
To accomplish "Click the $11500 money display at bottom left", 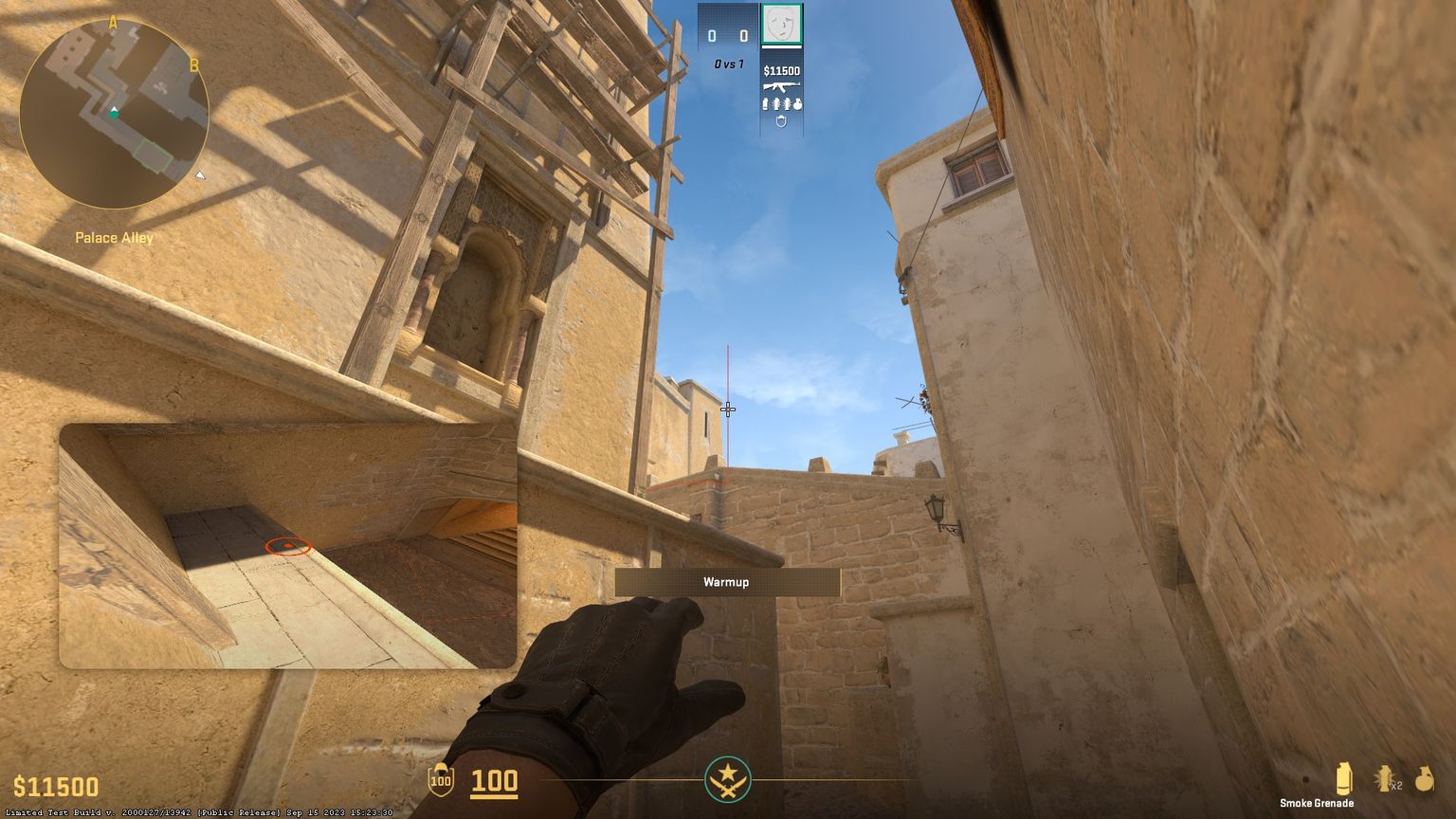I will [x=55, y=786].
